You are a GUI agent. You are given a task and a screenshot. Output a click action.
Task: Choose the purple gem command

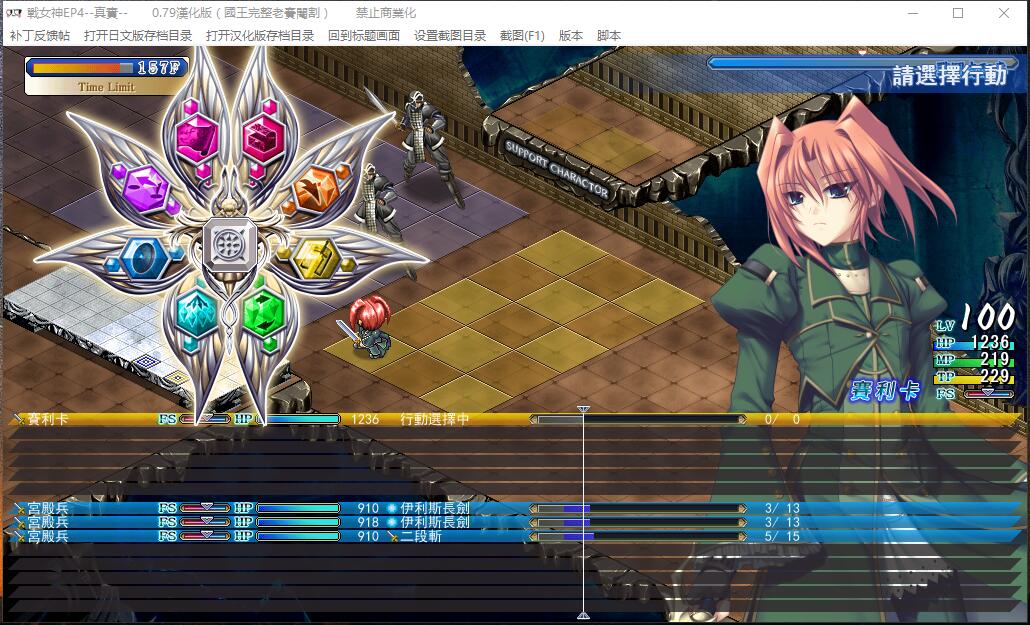coord(144,185)
